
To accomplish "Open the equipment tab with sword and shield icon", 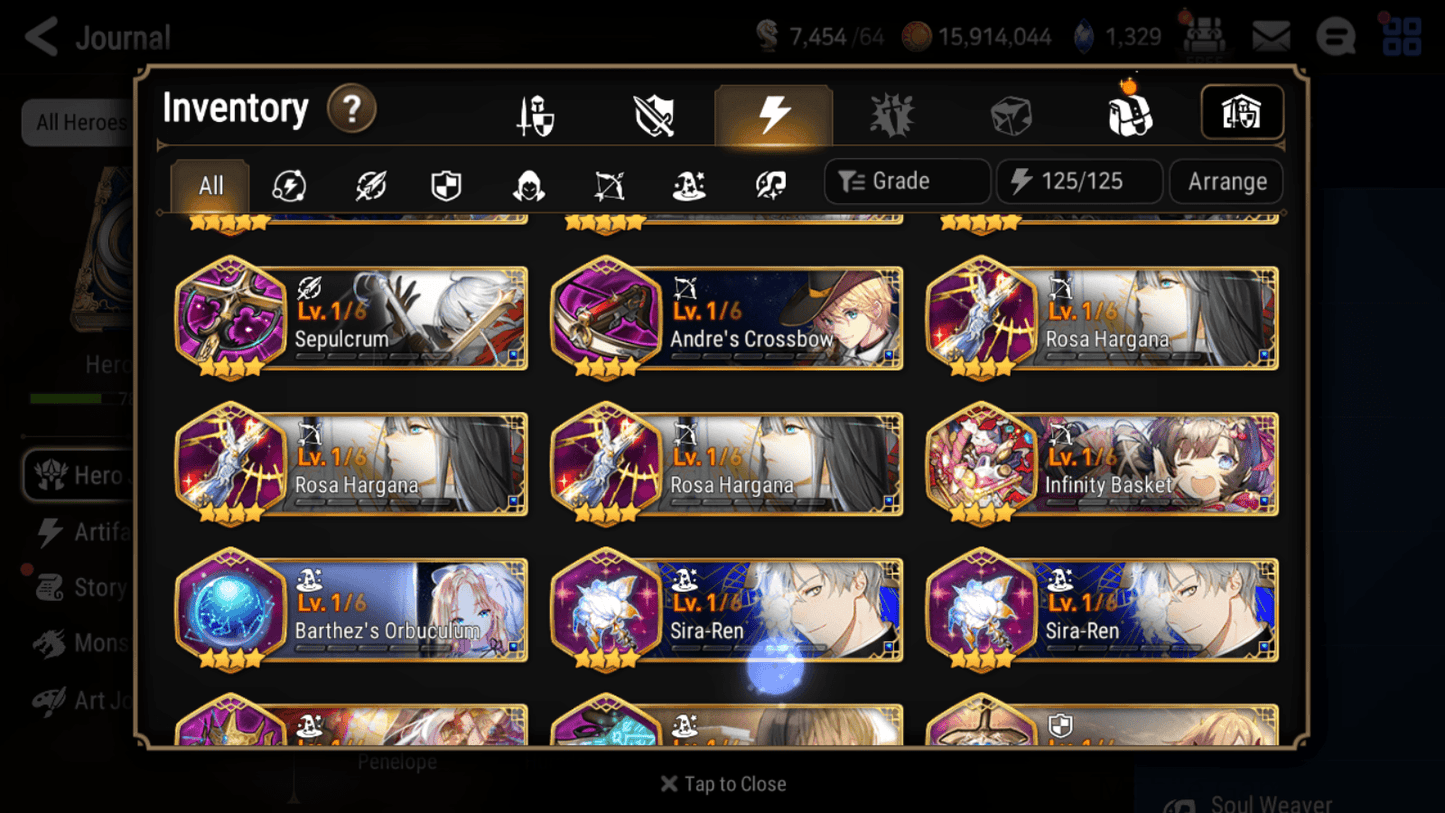I will coord(534,114).
